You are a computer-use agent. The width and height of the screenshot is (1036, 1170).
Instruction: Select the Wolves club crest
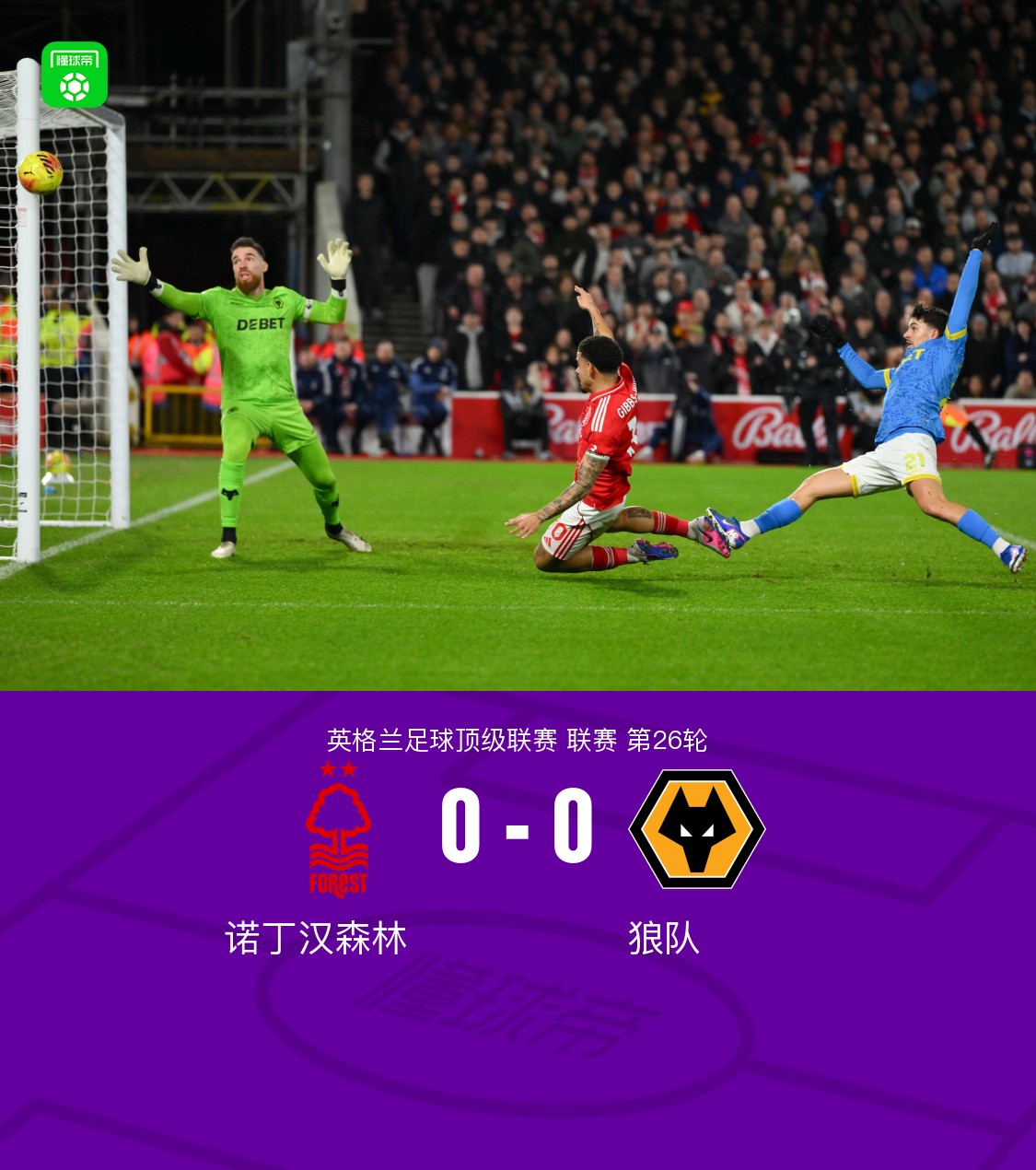click(696, 829)
